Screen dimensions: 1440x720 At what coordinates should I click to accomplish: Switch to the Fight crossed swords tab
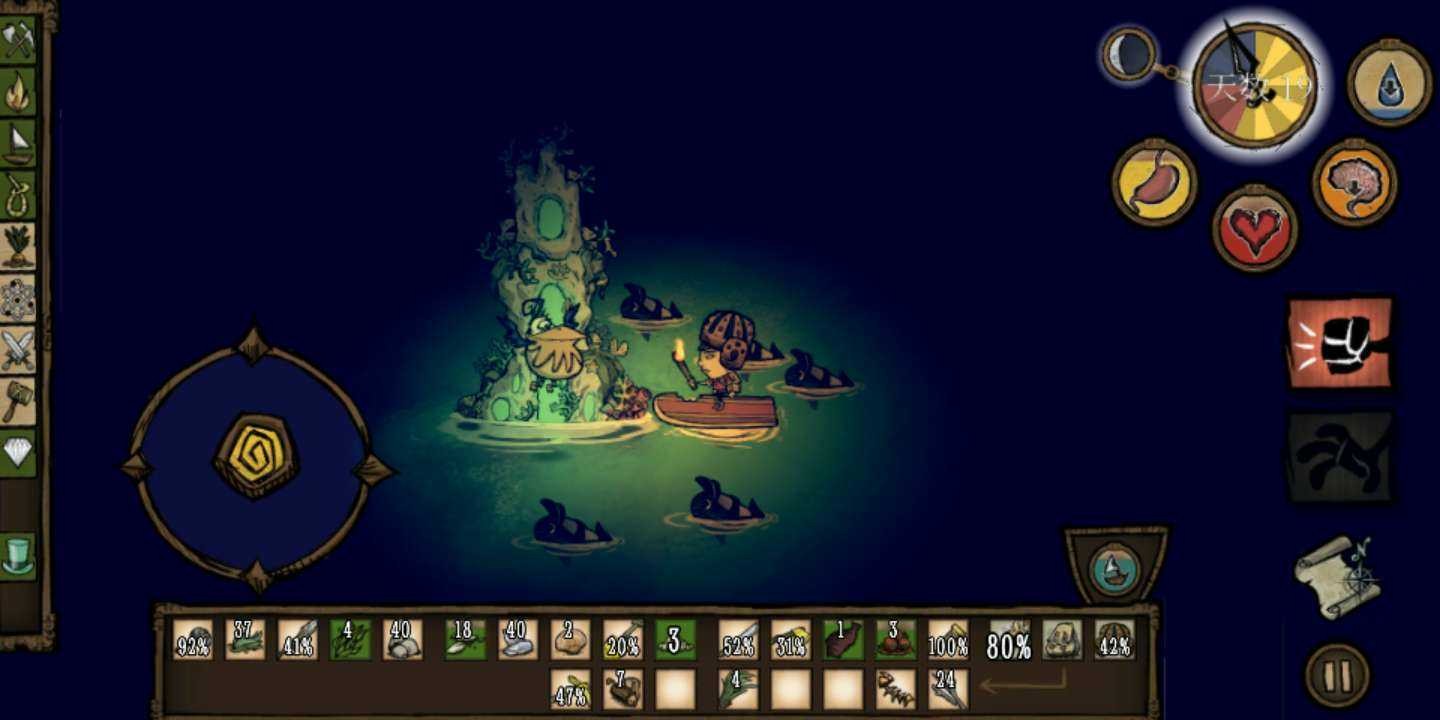(18, 349)
